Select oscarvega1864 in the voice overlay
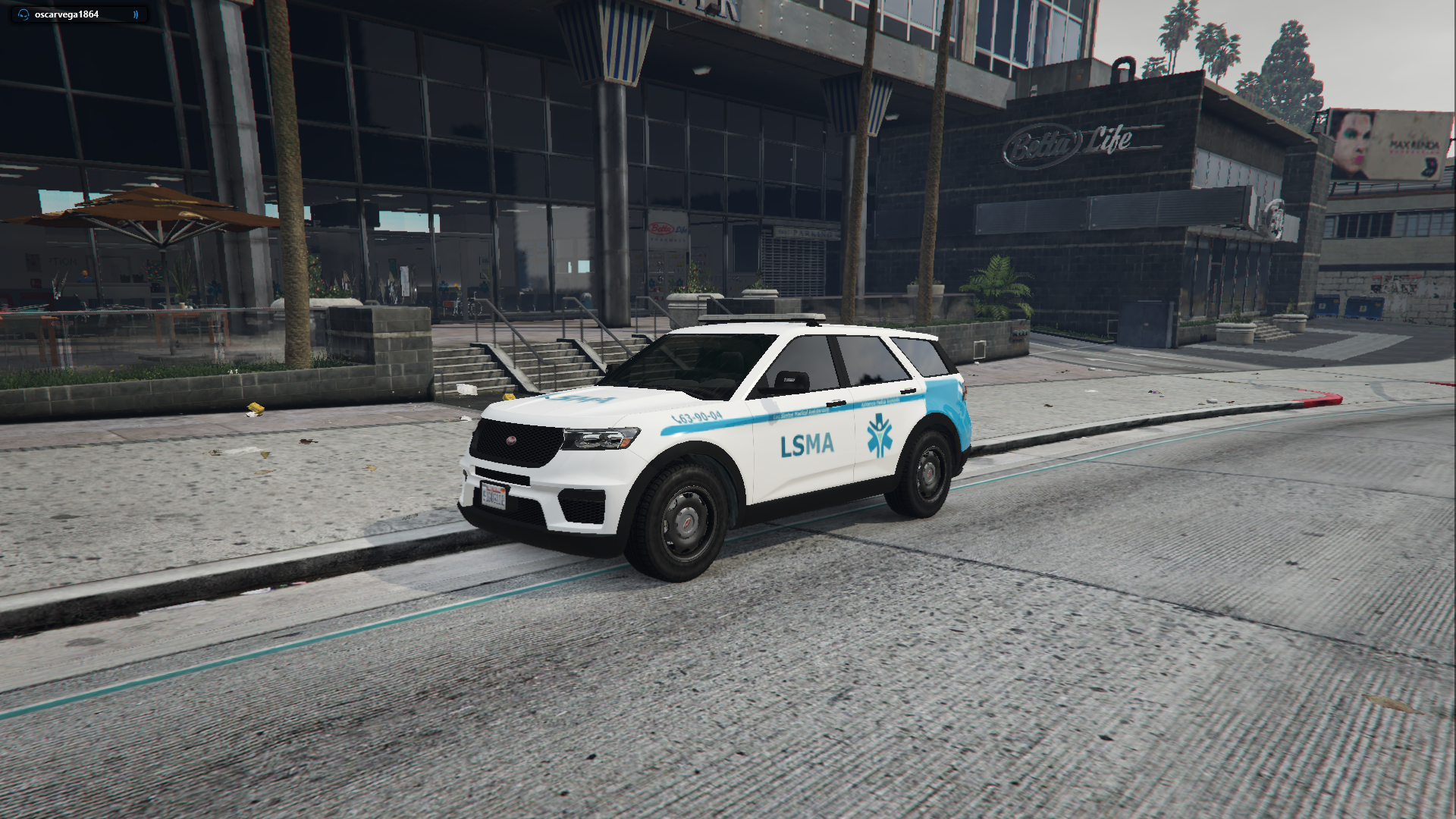 tap(67, 14)
